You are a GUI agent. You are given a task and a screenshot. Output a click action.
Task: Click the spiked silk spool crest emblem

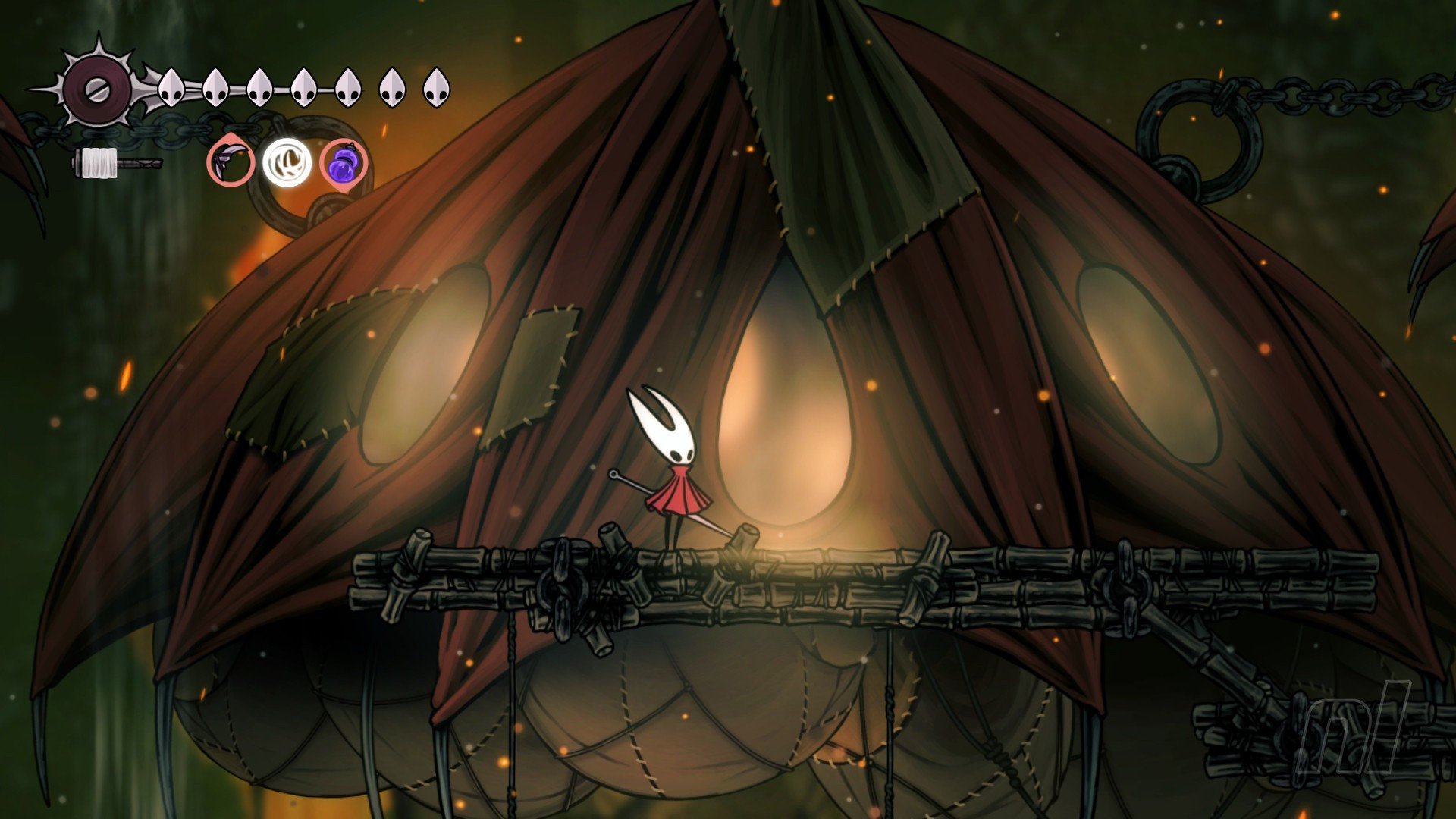98,89
